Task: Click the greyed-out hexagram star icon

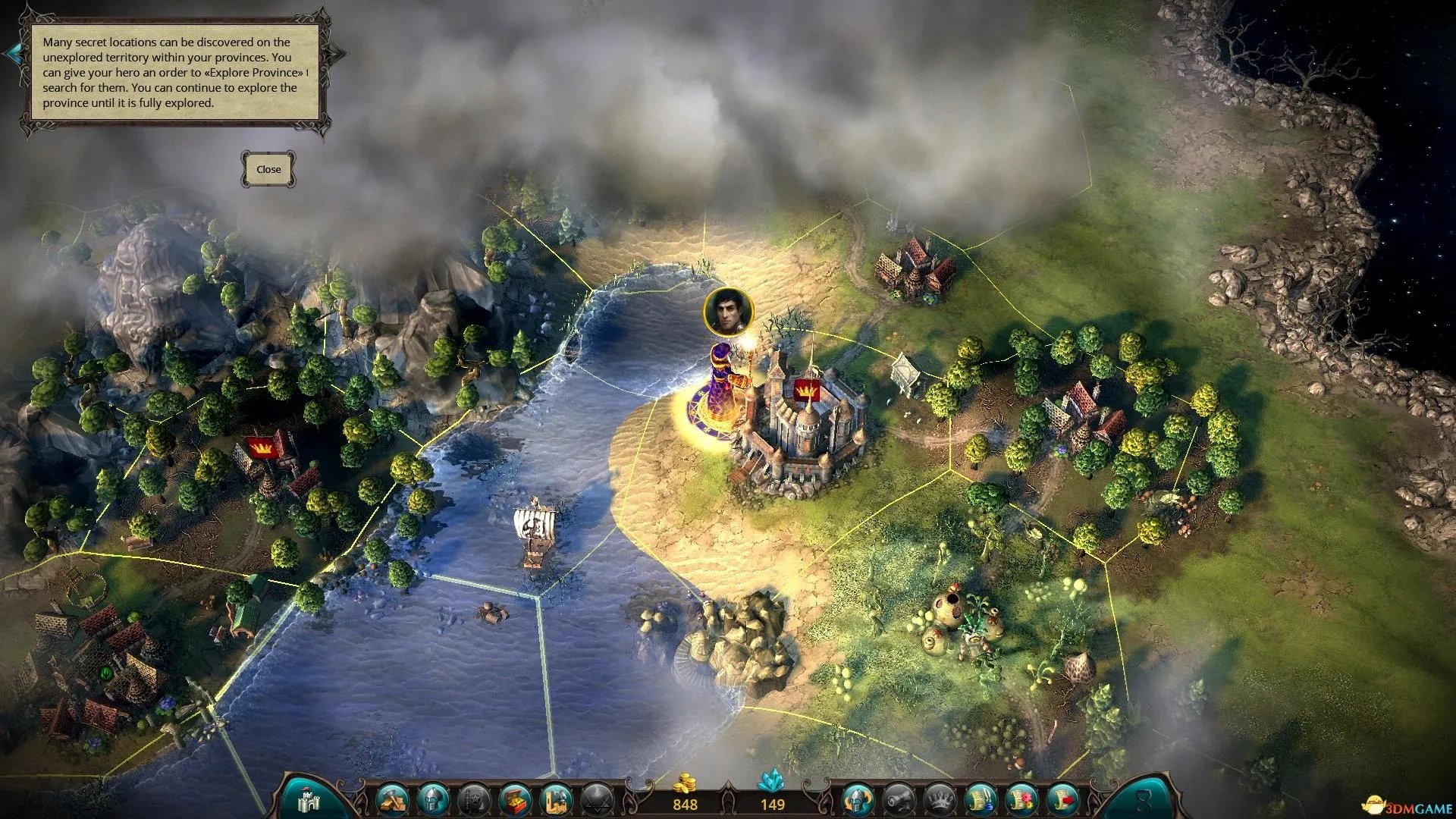Action: pos(598,799)
